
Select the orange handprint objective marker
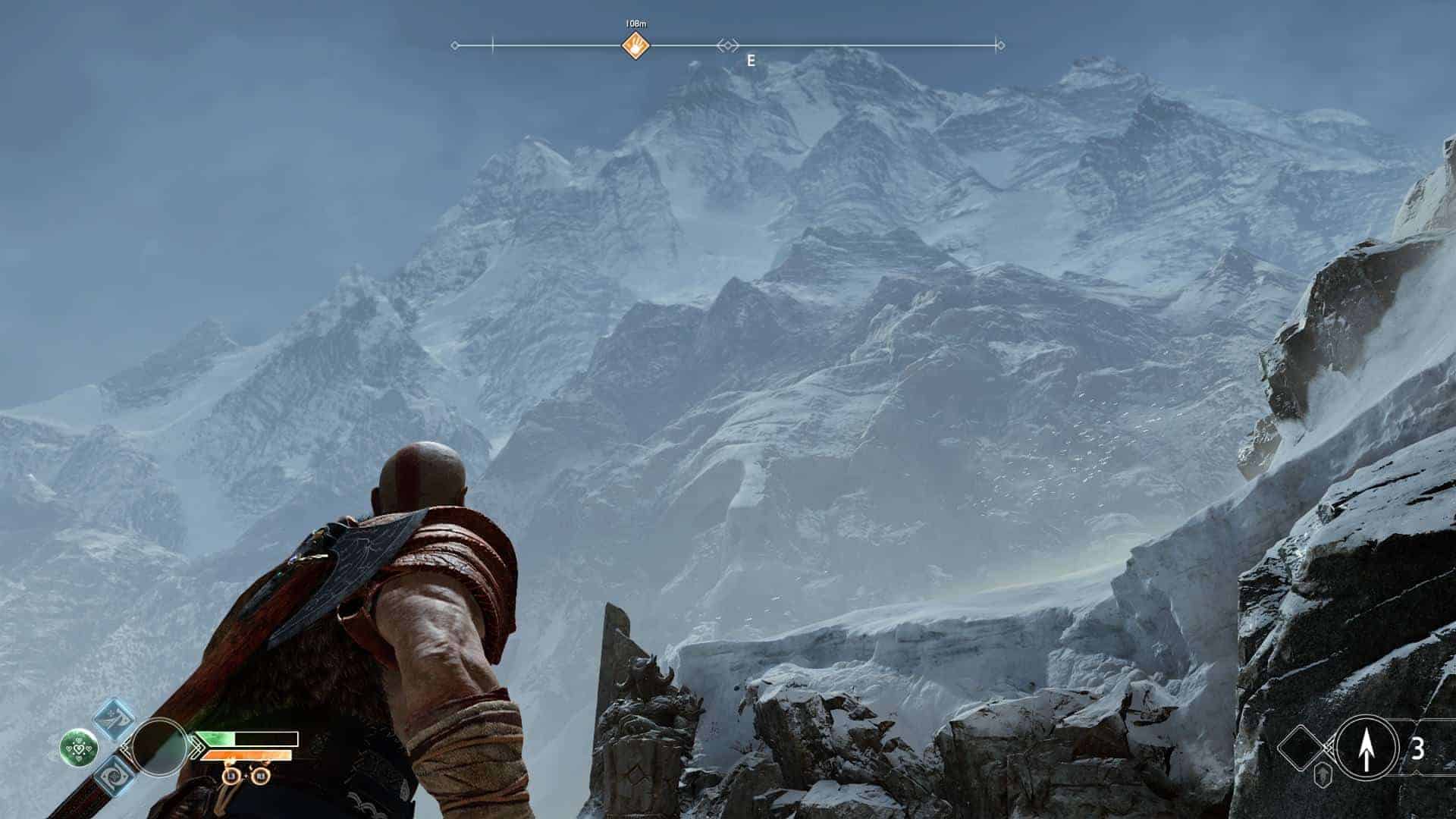click(636, 45)
